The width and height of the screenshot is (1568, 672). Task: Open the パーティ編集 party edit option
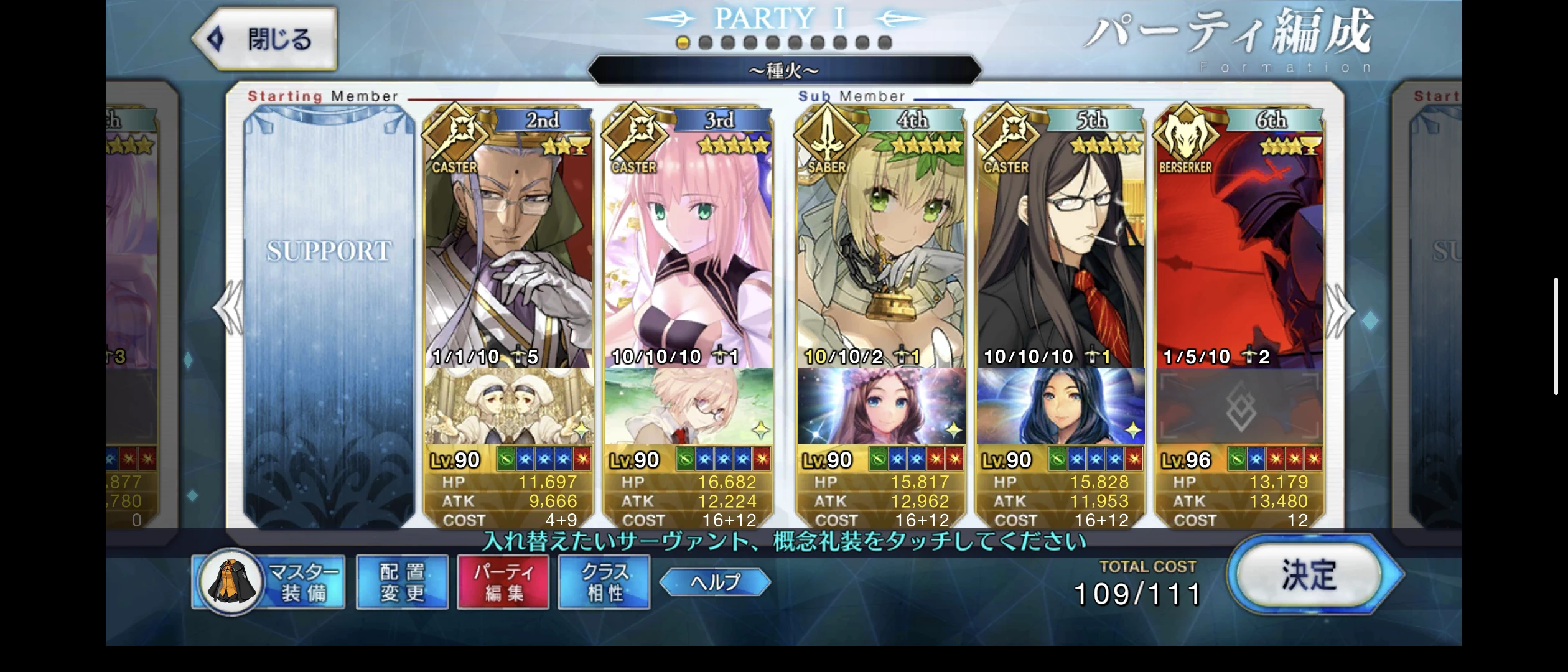[x=503, y=582]
